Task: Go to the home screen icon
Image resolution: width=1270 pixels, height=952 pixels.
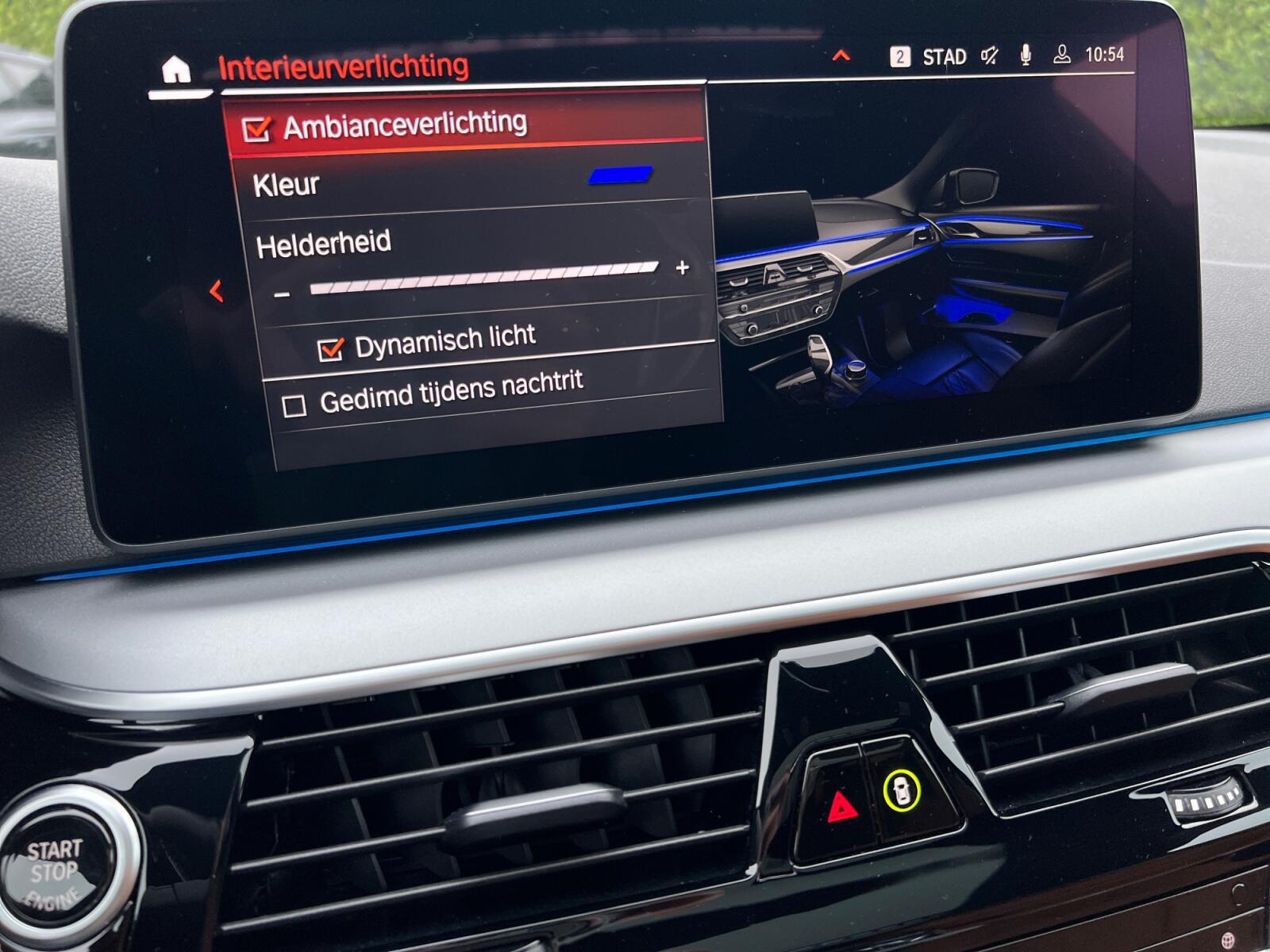Action: pos(175,70)
